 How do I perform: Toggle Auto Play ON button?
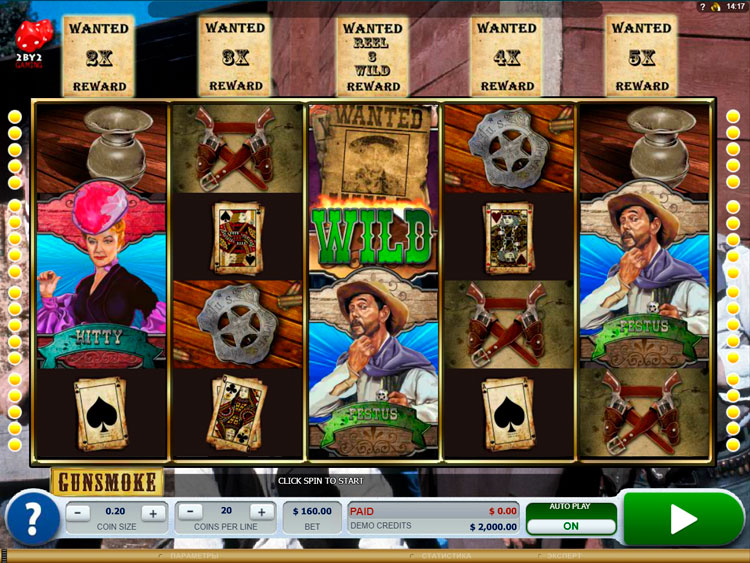click(x=571, y=525)
